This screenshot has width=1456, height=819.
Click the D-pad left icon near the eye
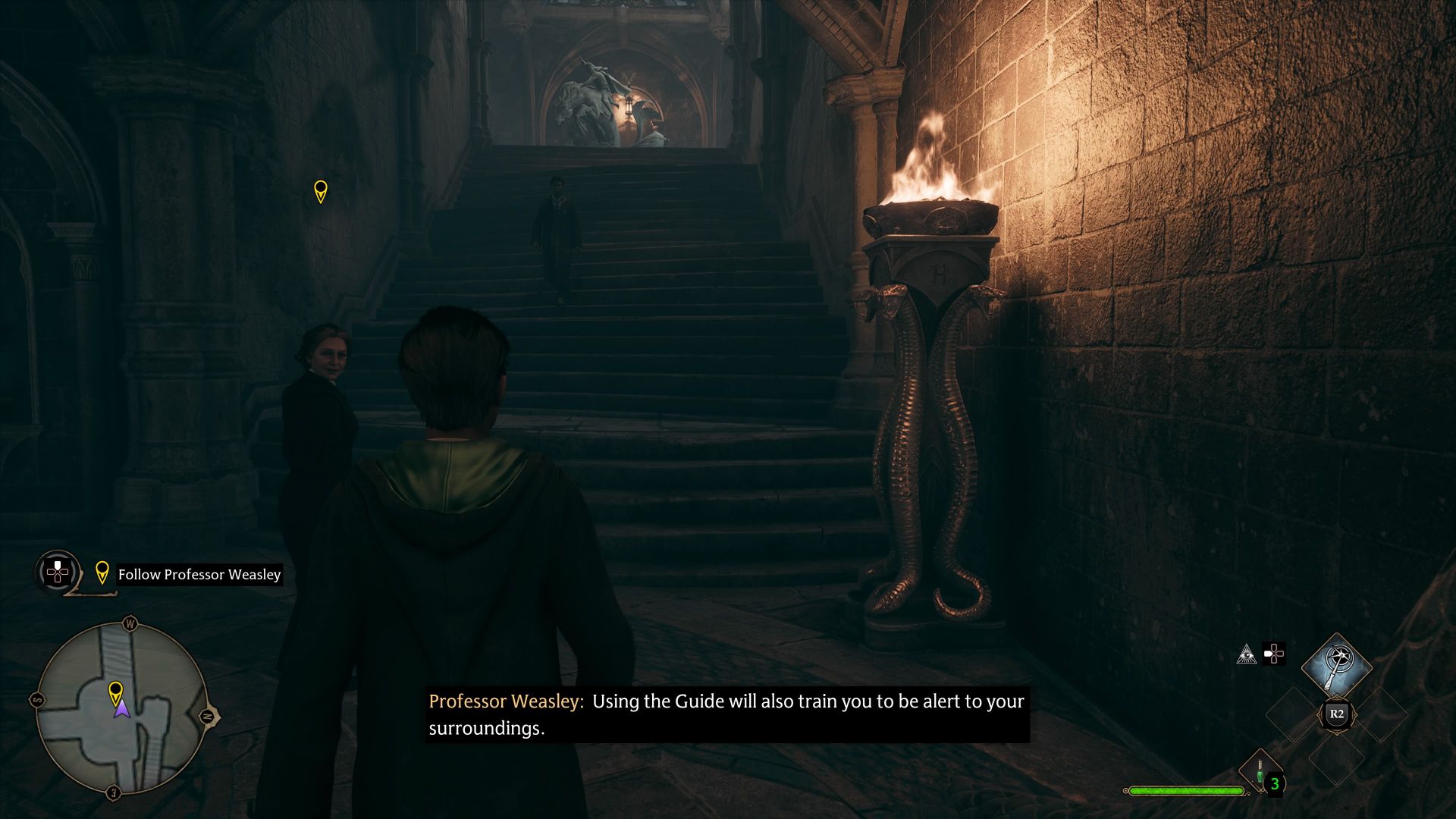[1274, 653]
